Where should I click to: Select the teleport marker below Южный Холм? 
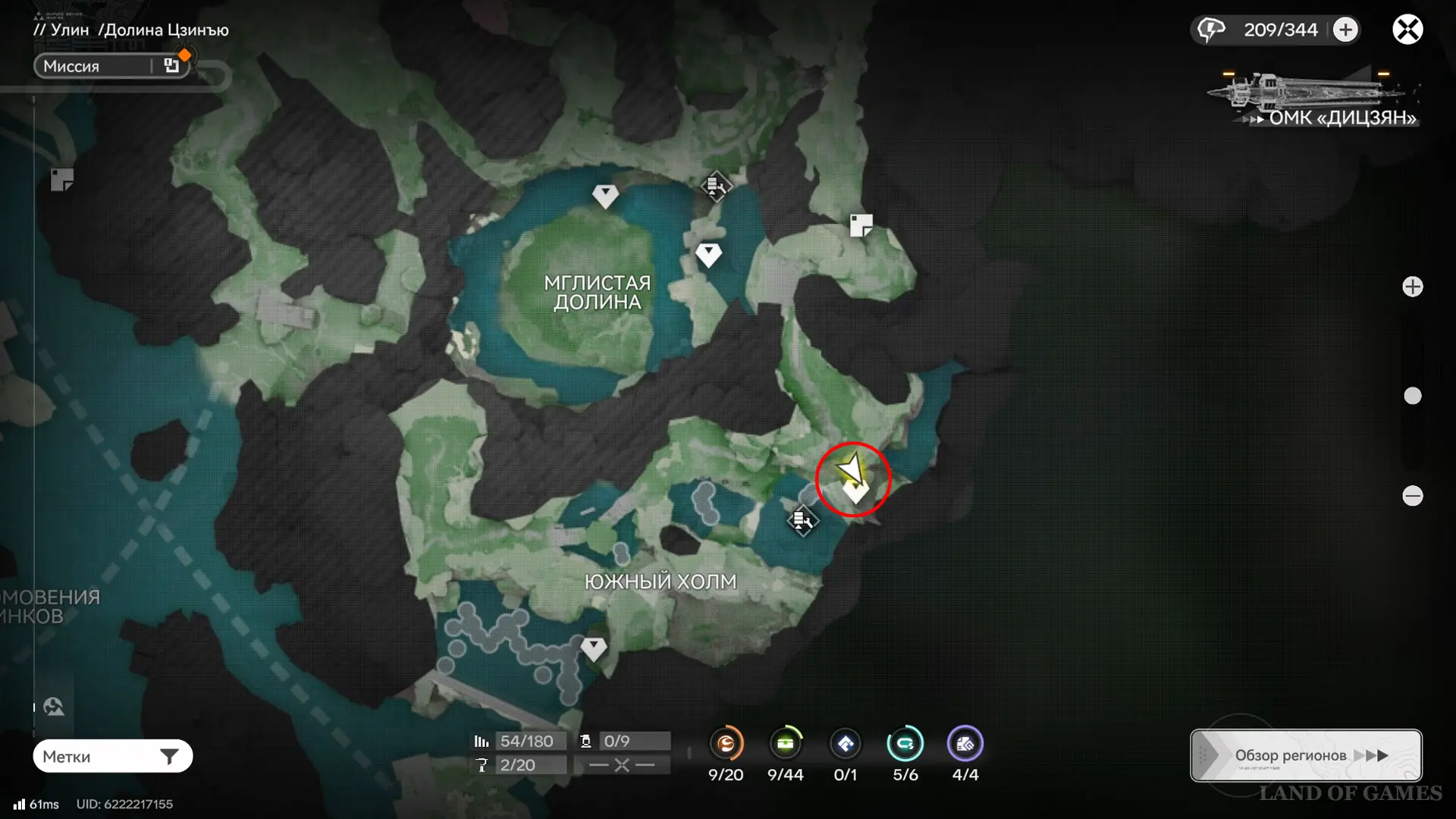593,648
